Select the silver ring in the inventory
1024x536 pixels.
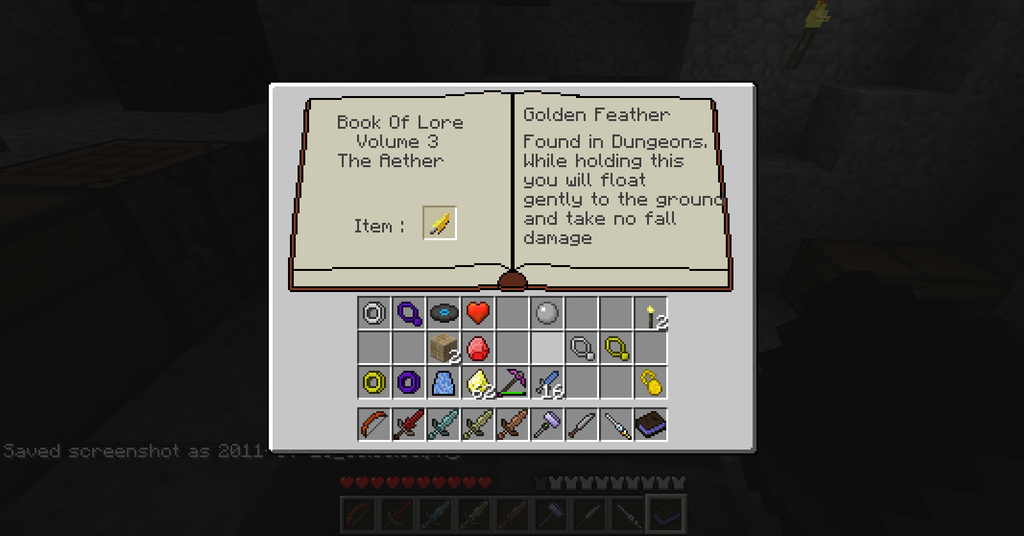click(x=374, y=313)
